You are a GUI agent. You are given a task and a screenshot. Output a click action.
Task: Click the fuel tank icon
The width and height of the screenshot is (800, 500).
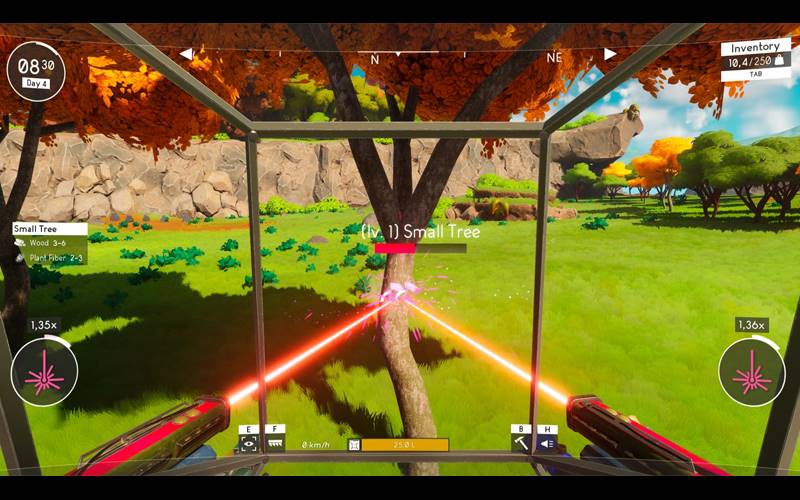point(353,444)
